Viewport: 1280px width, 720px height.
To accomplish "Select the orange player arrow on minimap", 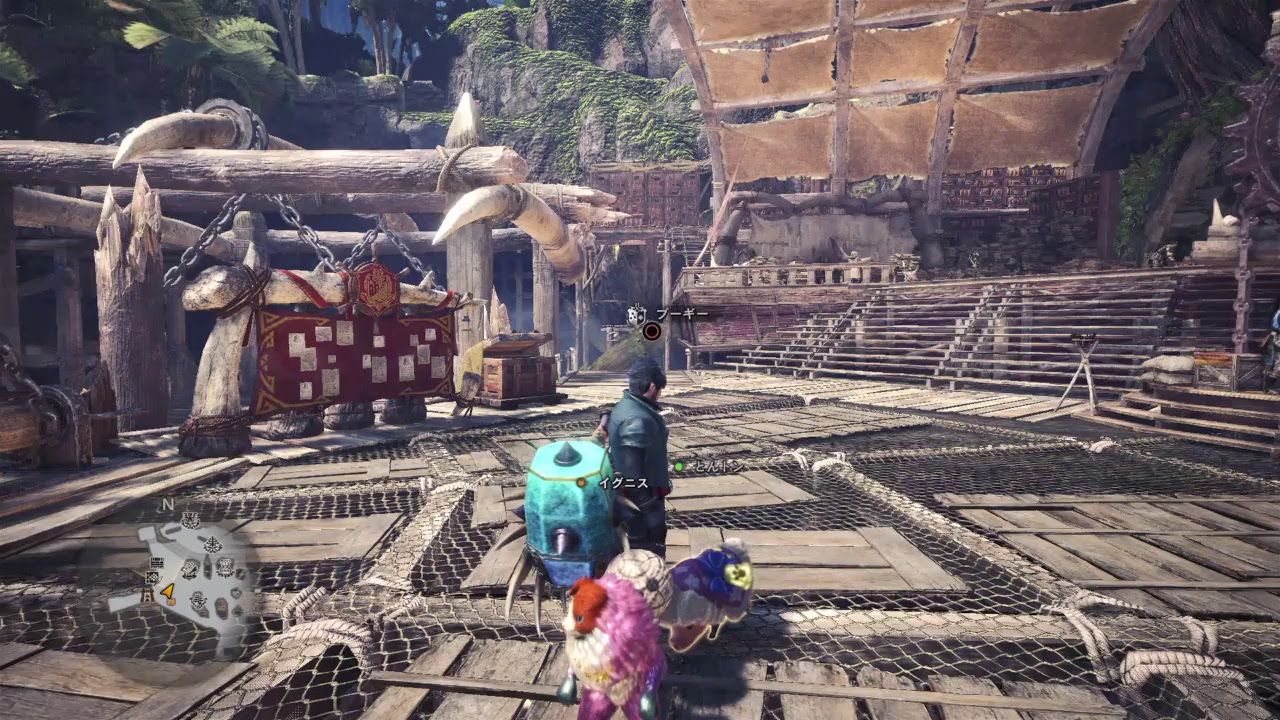I will (x=168, y=593).
